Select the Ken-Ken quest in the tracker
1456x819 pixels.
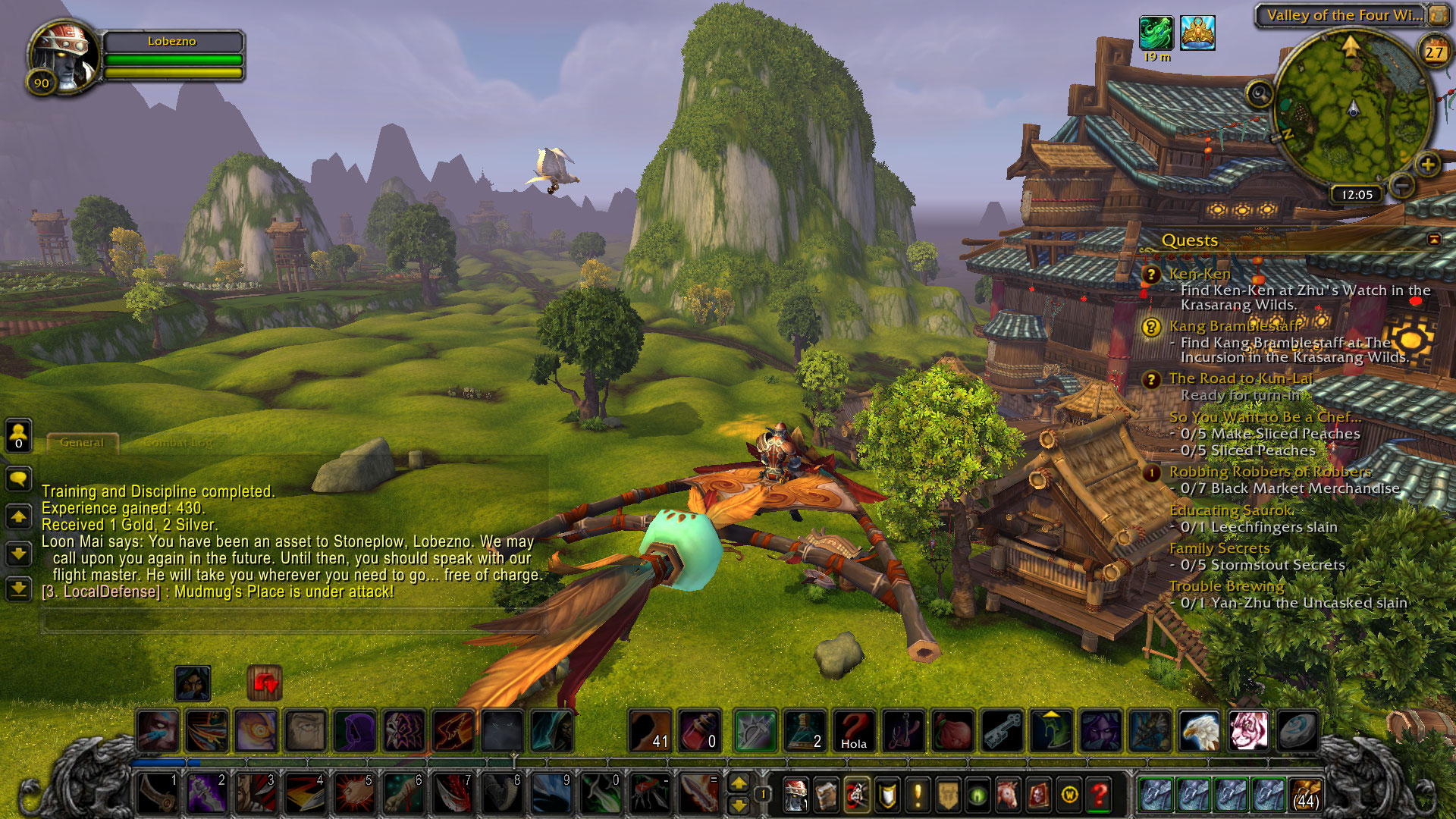point(1200,274)
